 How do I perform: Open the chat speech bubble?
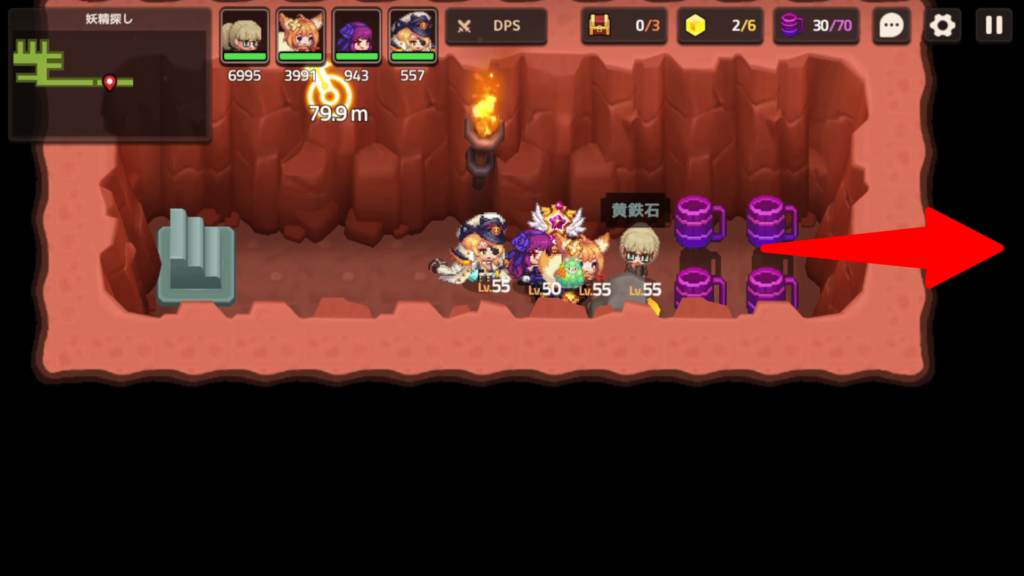tap(890, 26)
